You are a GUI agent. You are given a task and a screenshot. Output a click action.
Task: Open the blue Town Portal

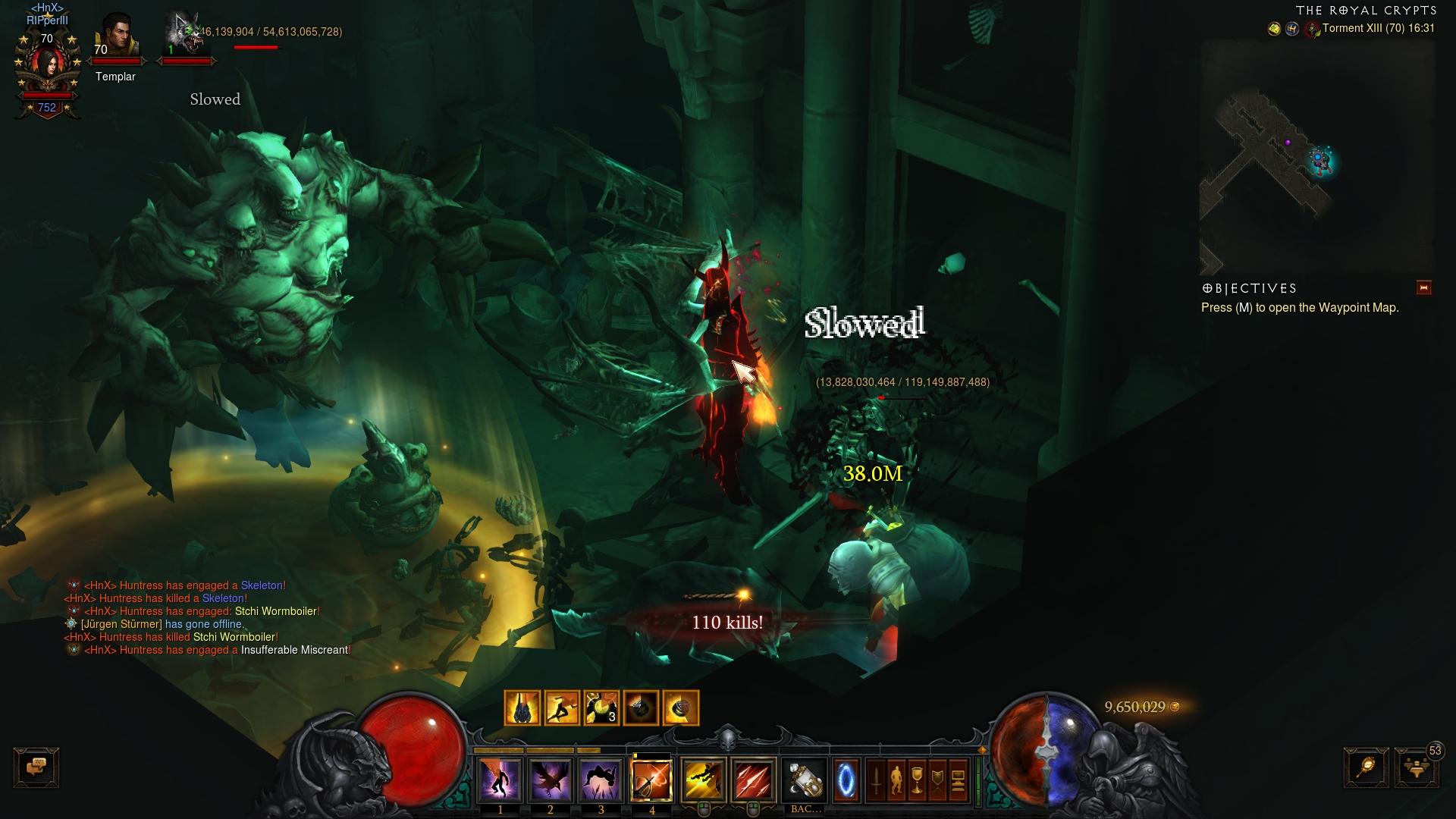[846, 779]
